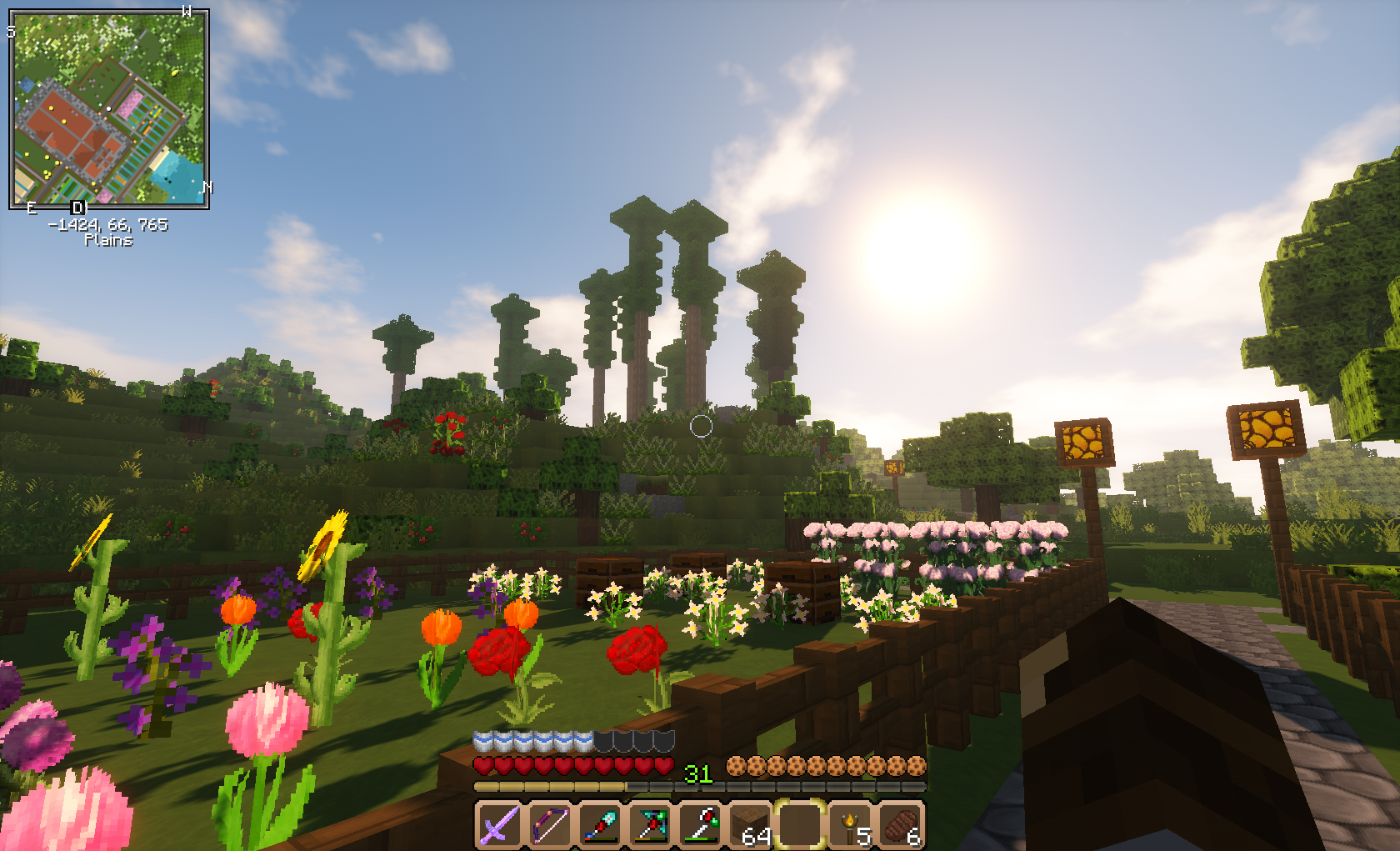Select the enchanted purple sword slot
Viewport: 1400px width, 851px height.
coord(499,825)
